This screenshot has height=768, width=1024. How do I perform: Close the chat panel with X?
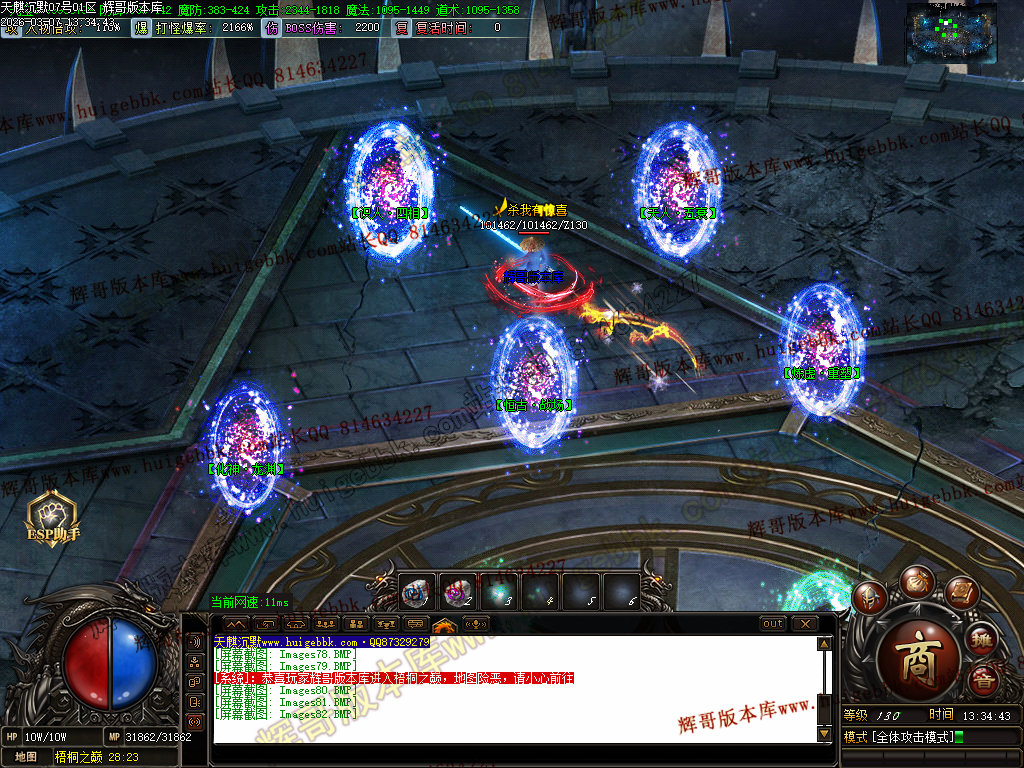pos(804,624)
